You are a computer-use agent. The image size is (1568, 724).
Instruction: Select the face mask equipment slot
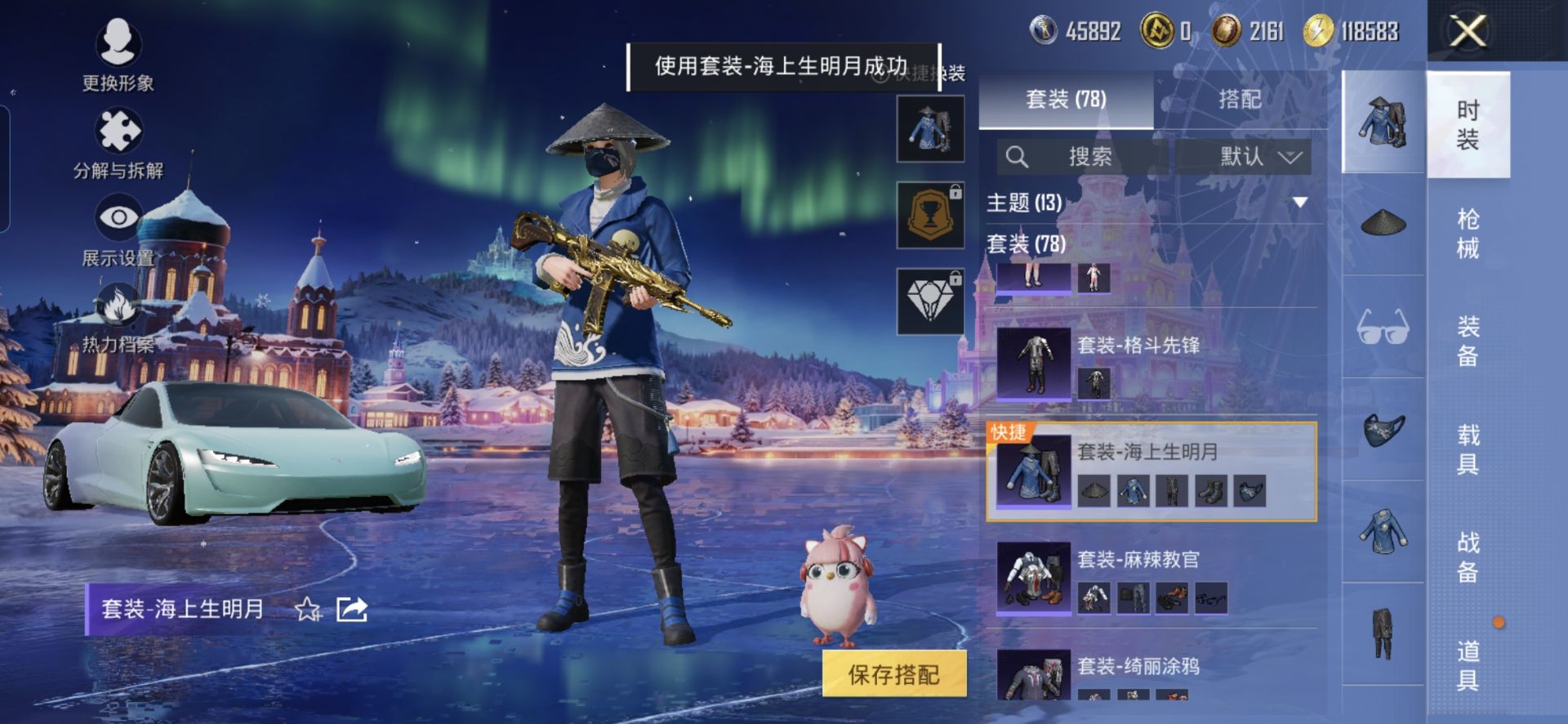tap(1383, 429)
